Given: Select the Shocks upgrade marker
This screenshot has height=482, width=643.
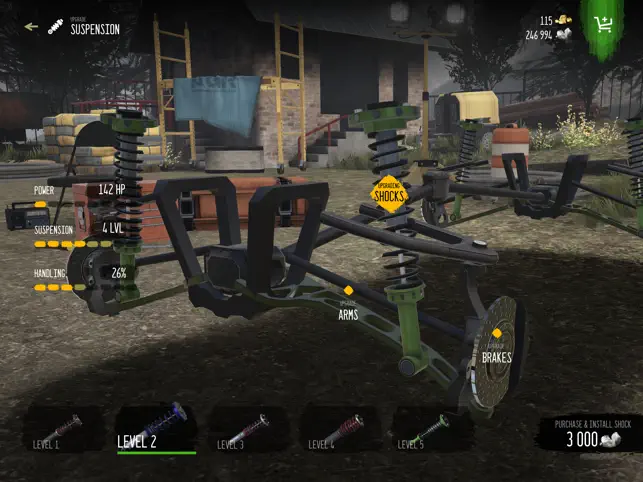Looking at the screenshot, I should (389, 191).
